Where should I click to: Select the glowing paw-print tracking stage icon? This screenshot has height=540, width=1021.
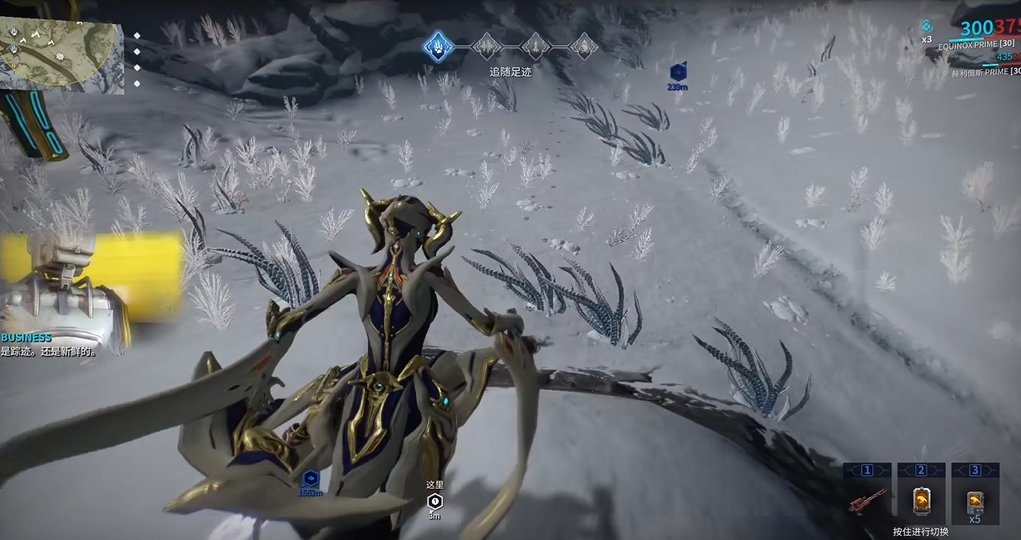click(437, 45)
